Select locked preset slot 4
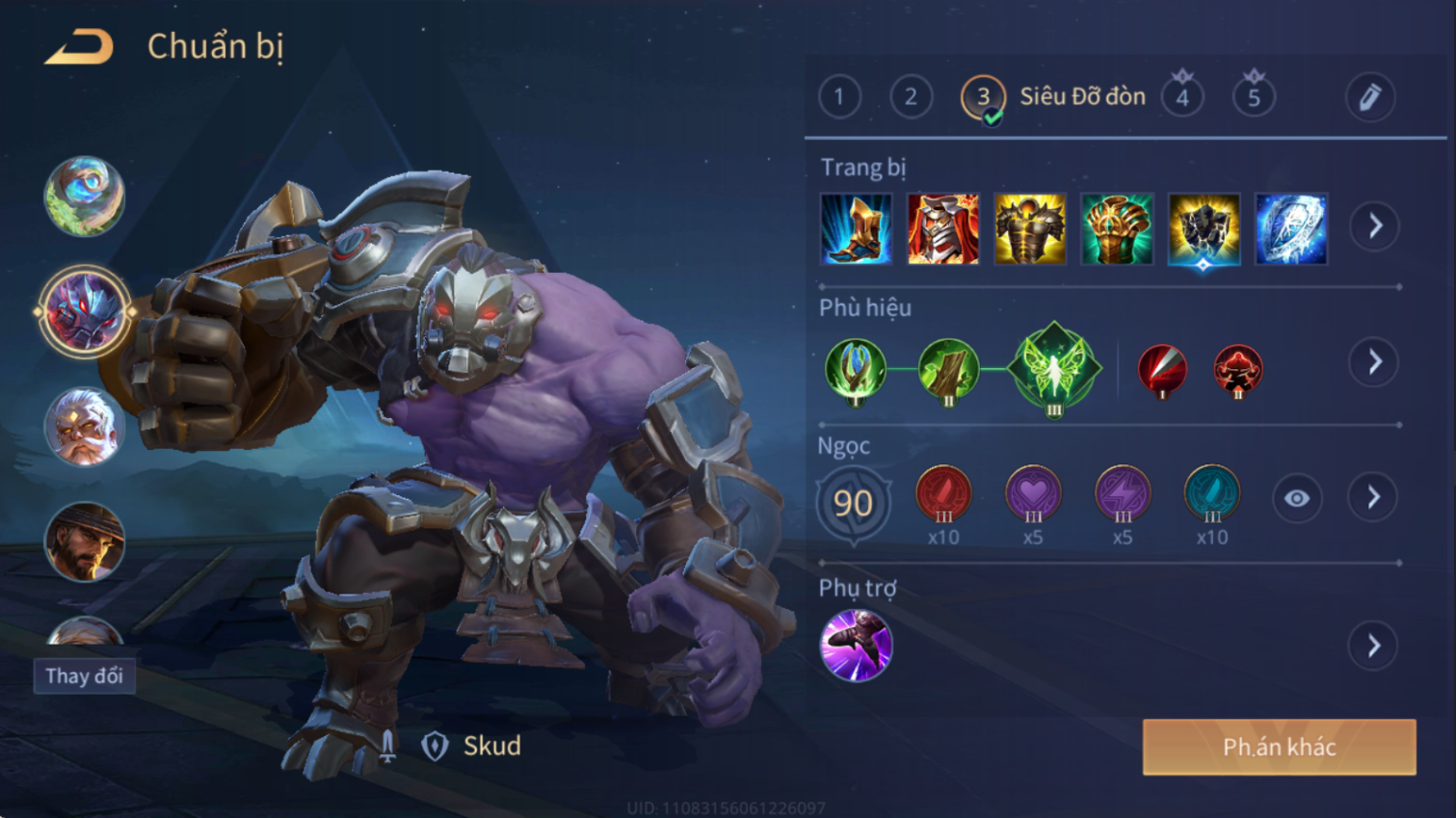Image resolution: width=1456 pixels, height=818 pixels. tap(1182, 97)
